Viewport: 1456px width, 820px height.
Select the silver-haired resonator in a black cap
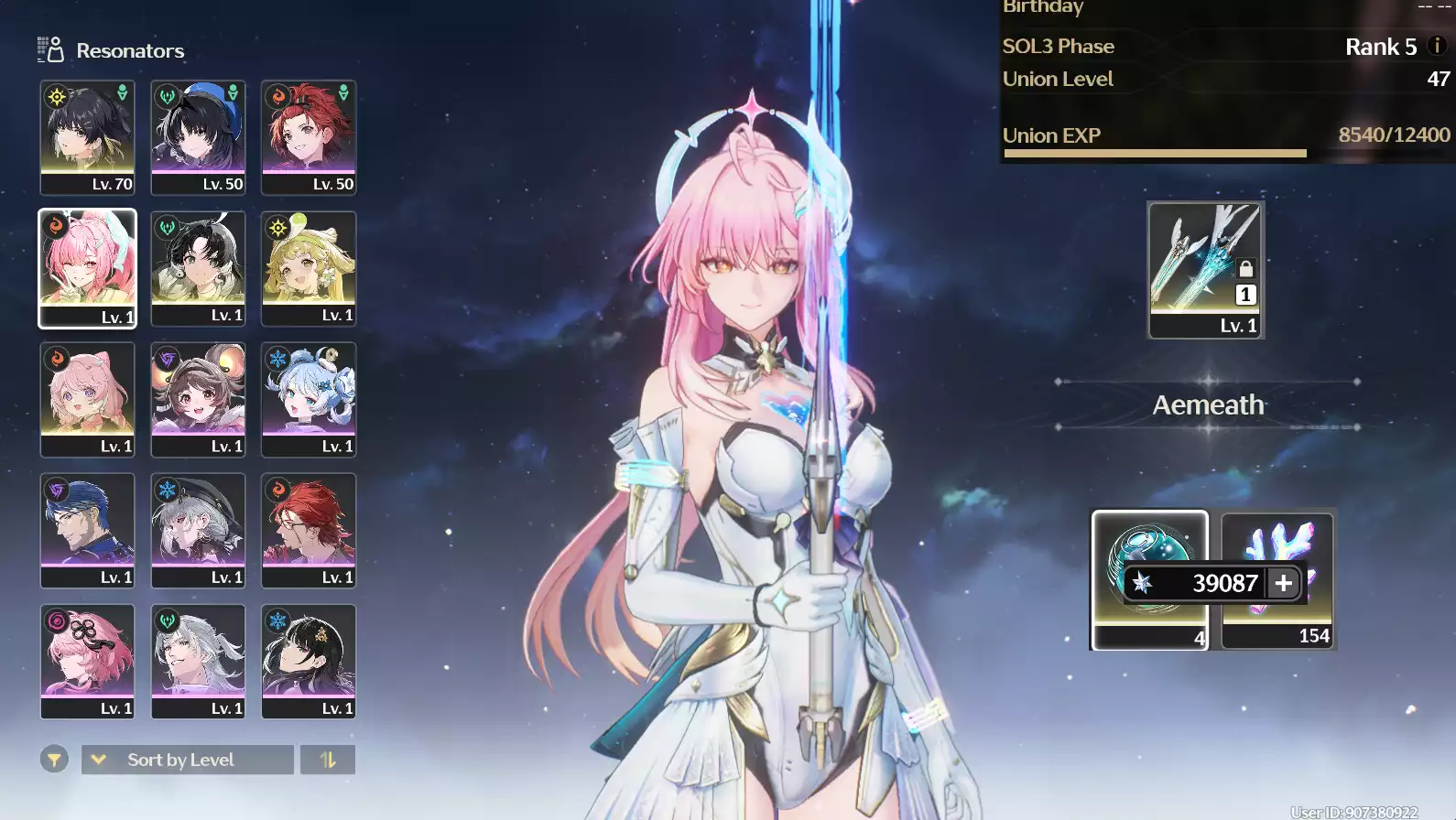pyautogui.click(x=198, y=530)
